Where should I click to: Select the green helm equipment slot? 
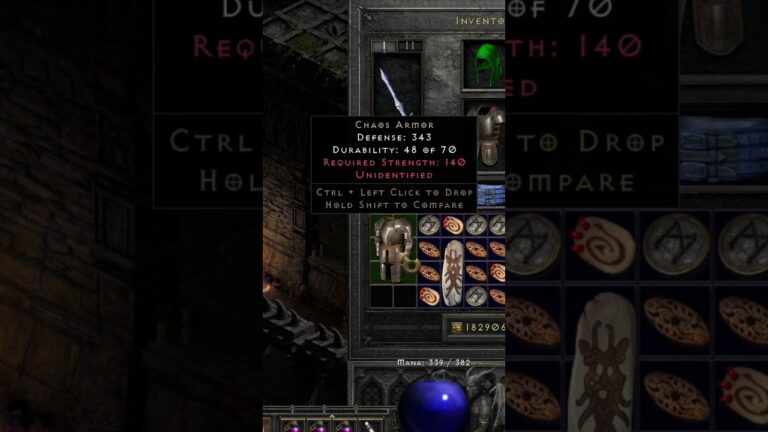[x=484, y=62]
